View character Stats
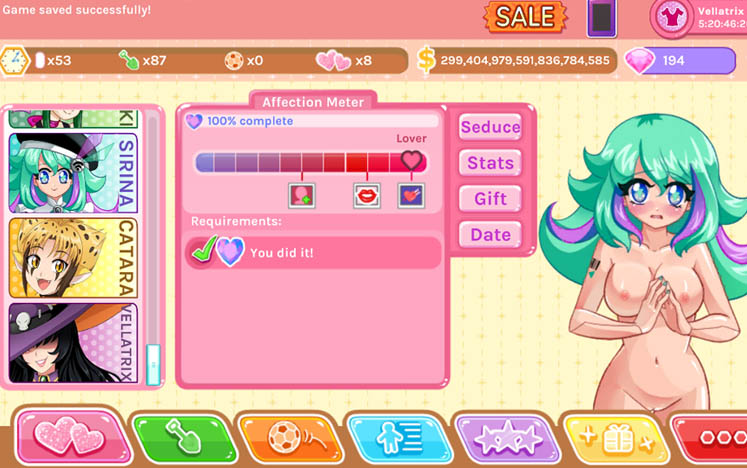This screenshot has height=468, width=747. click(x=490, y=163)
